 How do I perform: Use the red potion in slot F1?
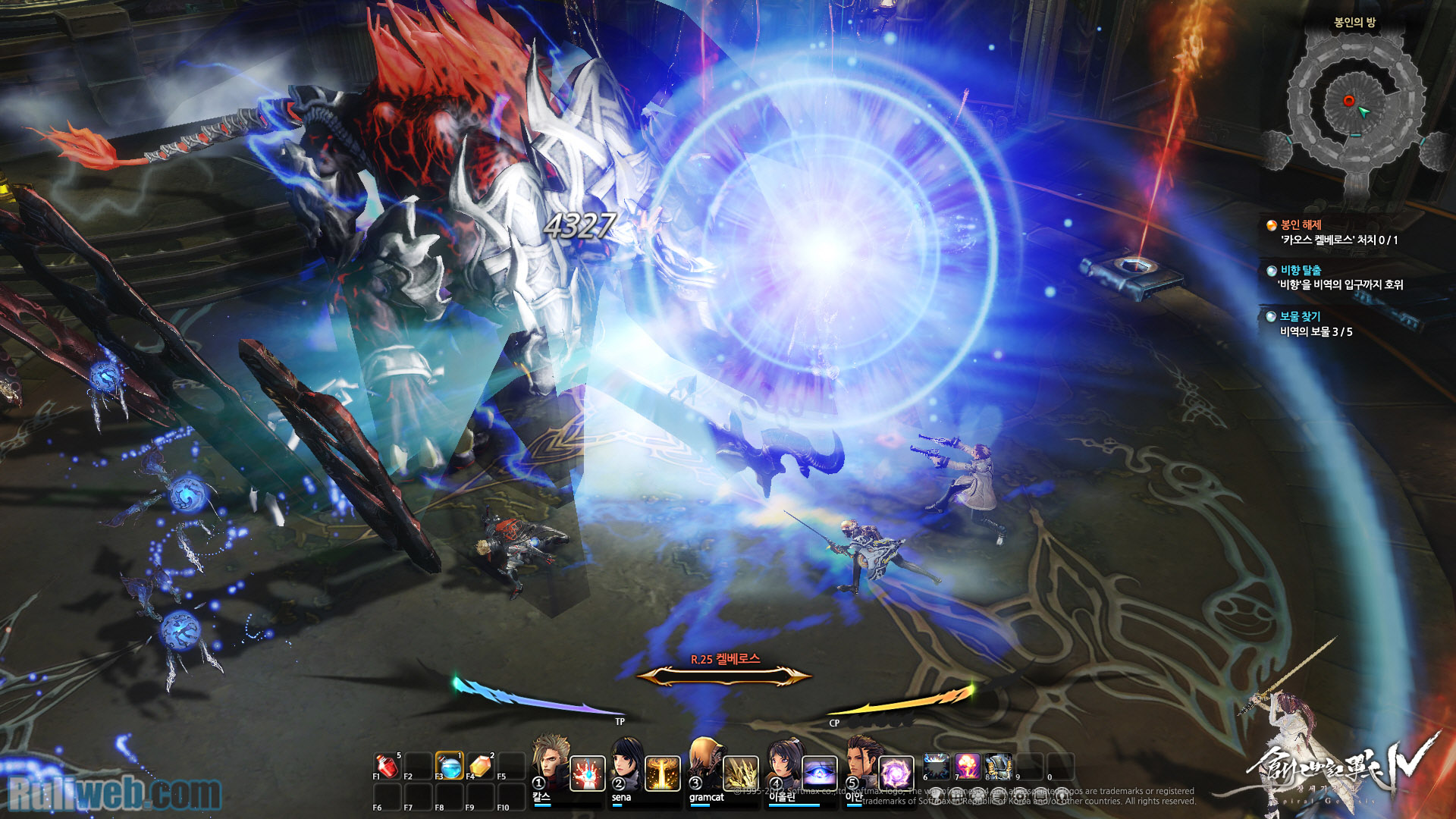[387, 767]
